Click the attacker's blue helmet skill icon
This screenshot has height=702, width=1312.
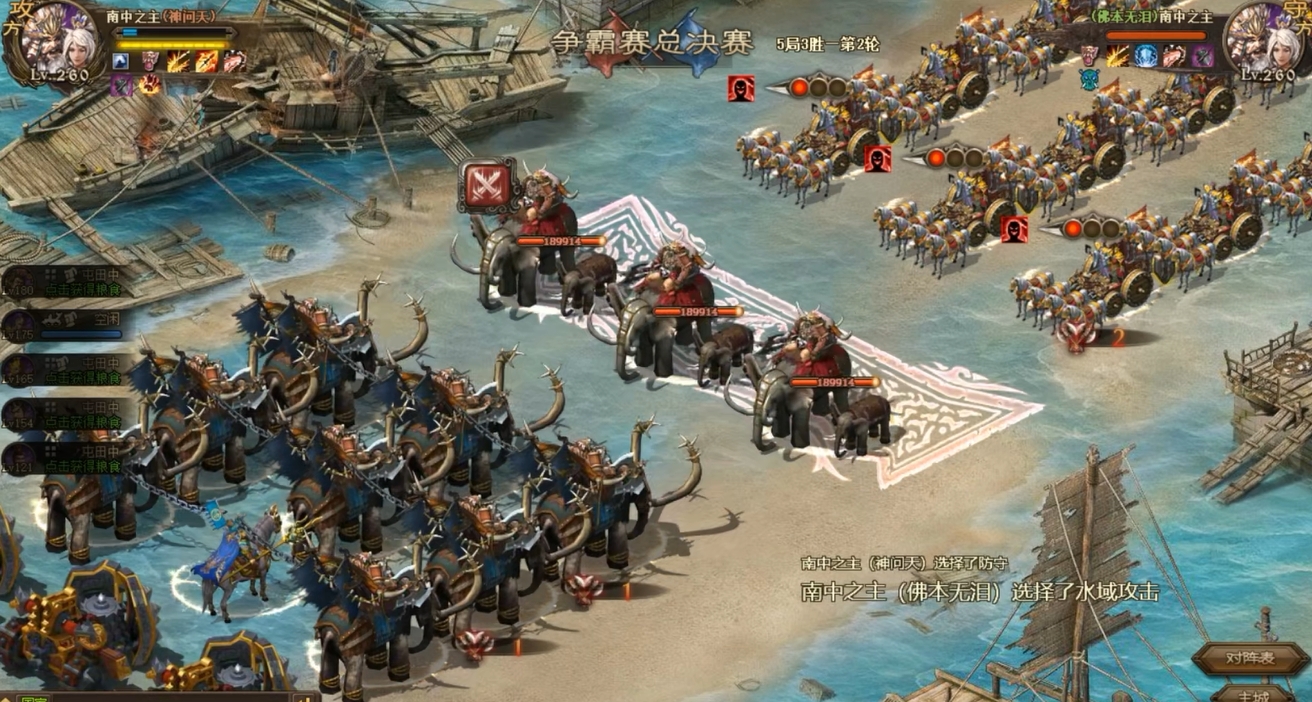tap(123, 62)
